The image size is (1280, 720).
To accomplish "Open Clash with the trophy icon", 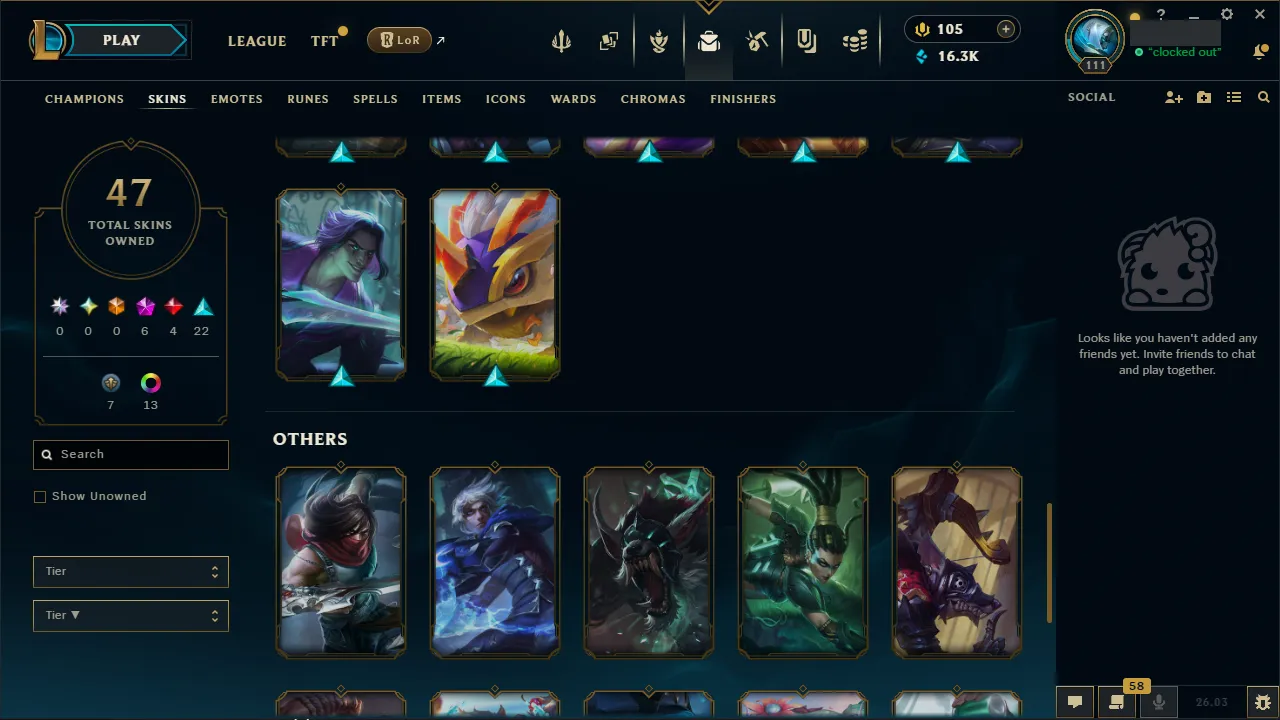I will [659, 41].
